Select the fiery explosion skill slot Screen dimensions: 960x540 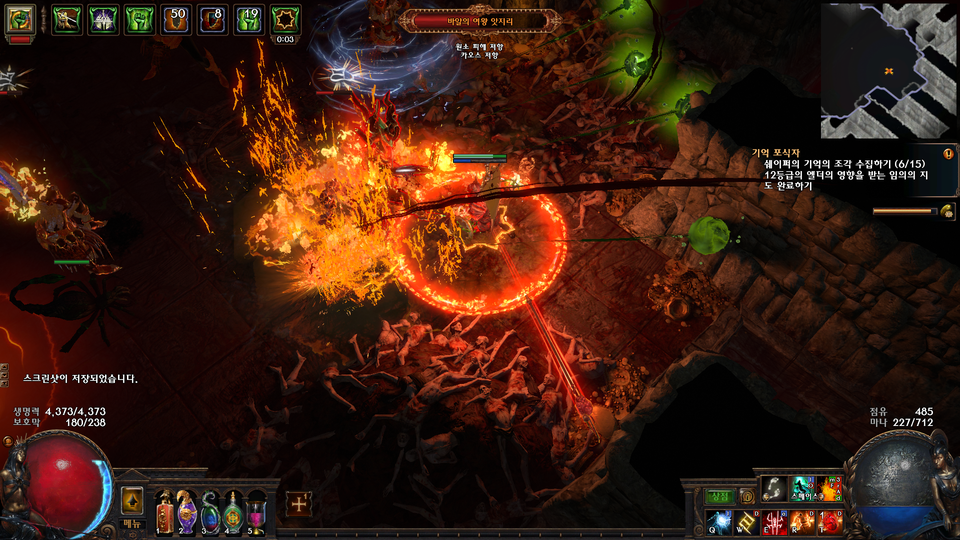[x=830, y=489]
